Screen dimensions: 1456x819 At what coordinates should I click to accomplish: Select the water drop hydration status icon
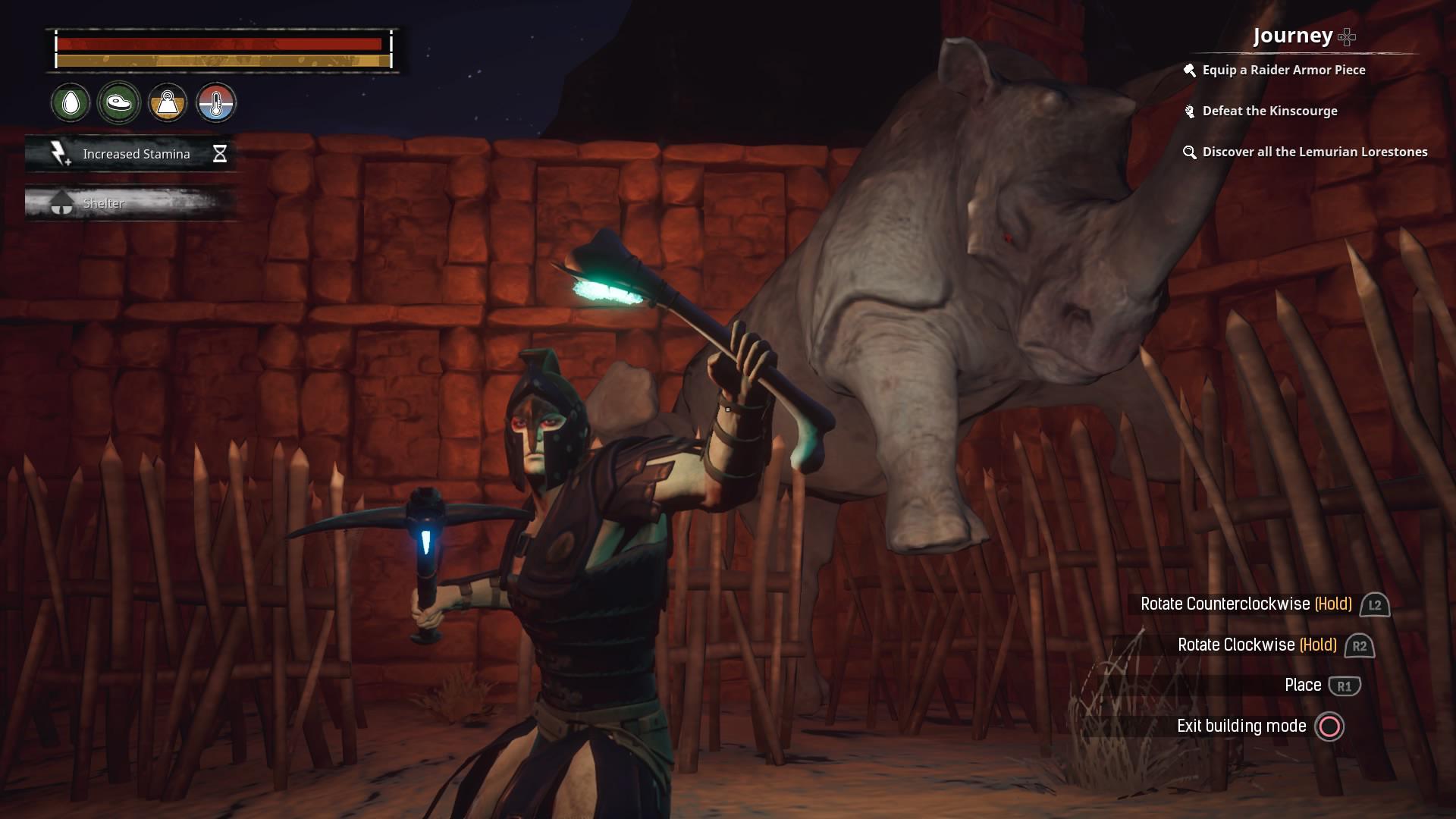pos(70,103)
